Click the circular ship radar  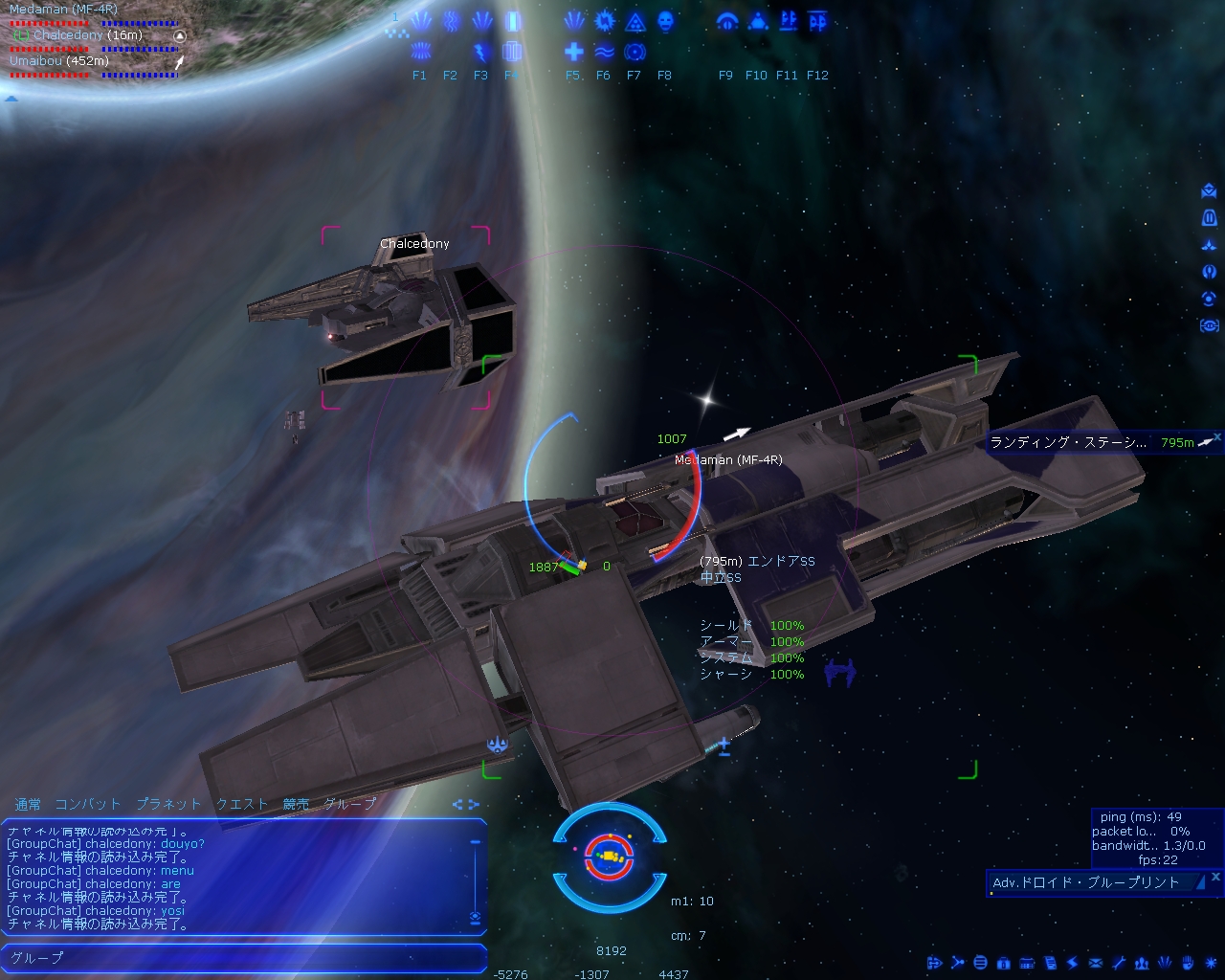click(x=609, y=856)
